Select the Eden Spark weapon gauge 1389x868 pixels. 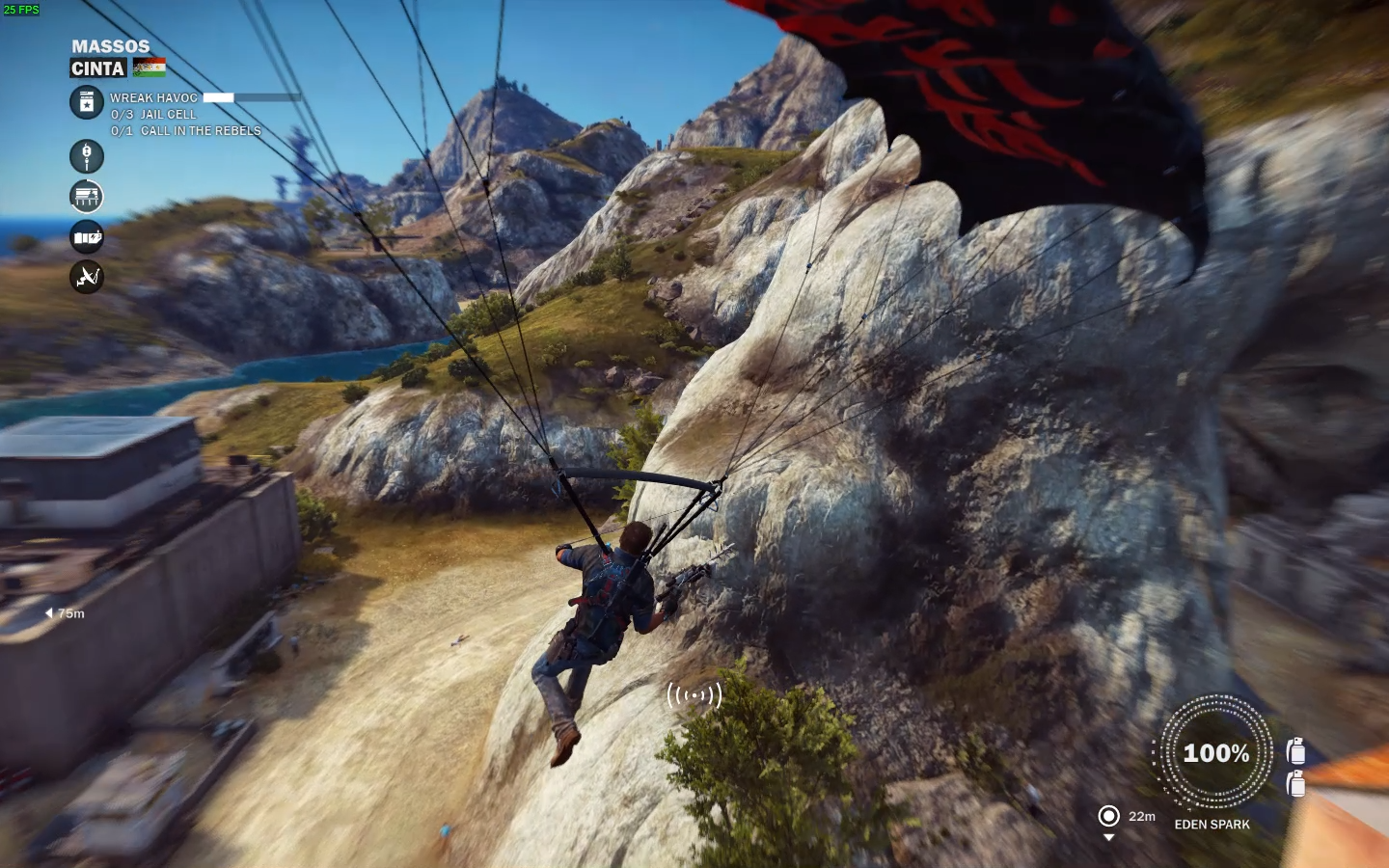(1215, 753)
